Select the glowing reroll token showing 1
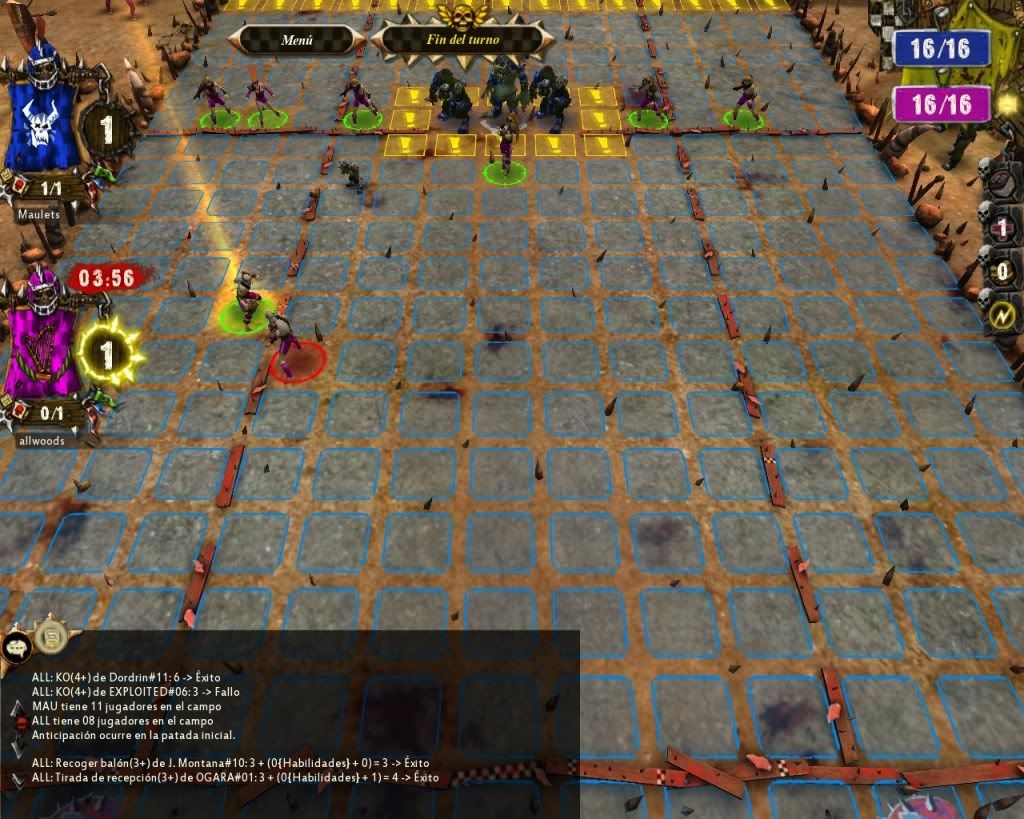This screenshot has height=819, width=1024. [103, 352]
